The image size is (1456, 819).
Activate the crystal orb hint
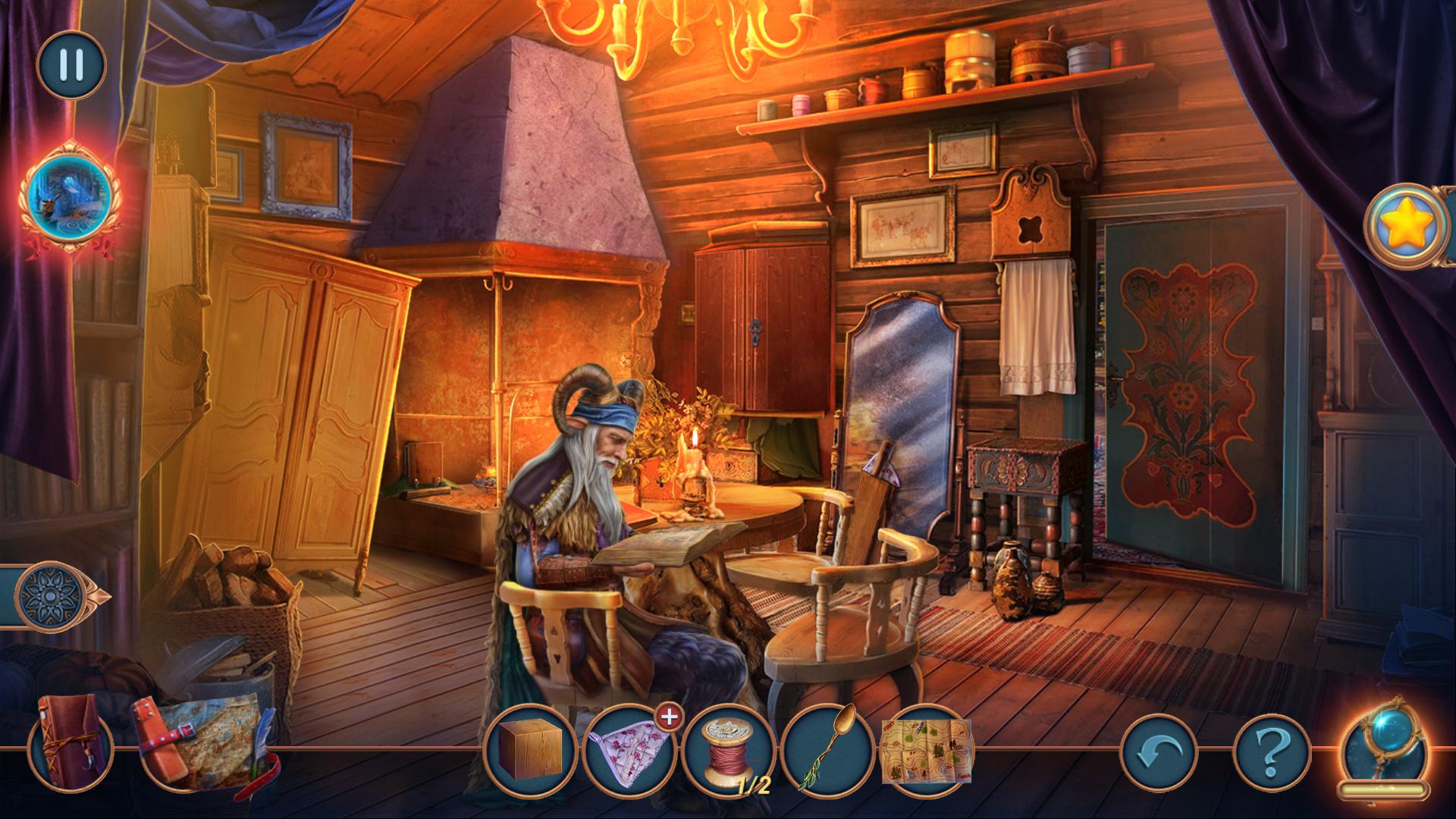[x=1383, y=746]
